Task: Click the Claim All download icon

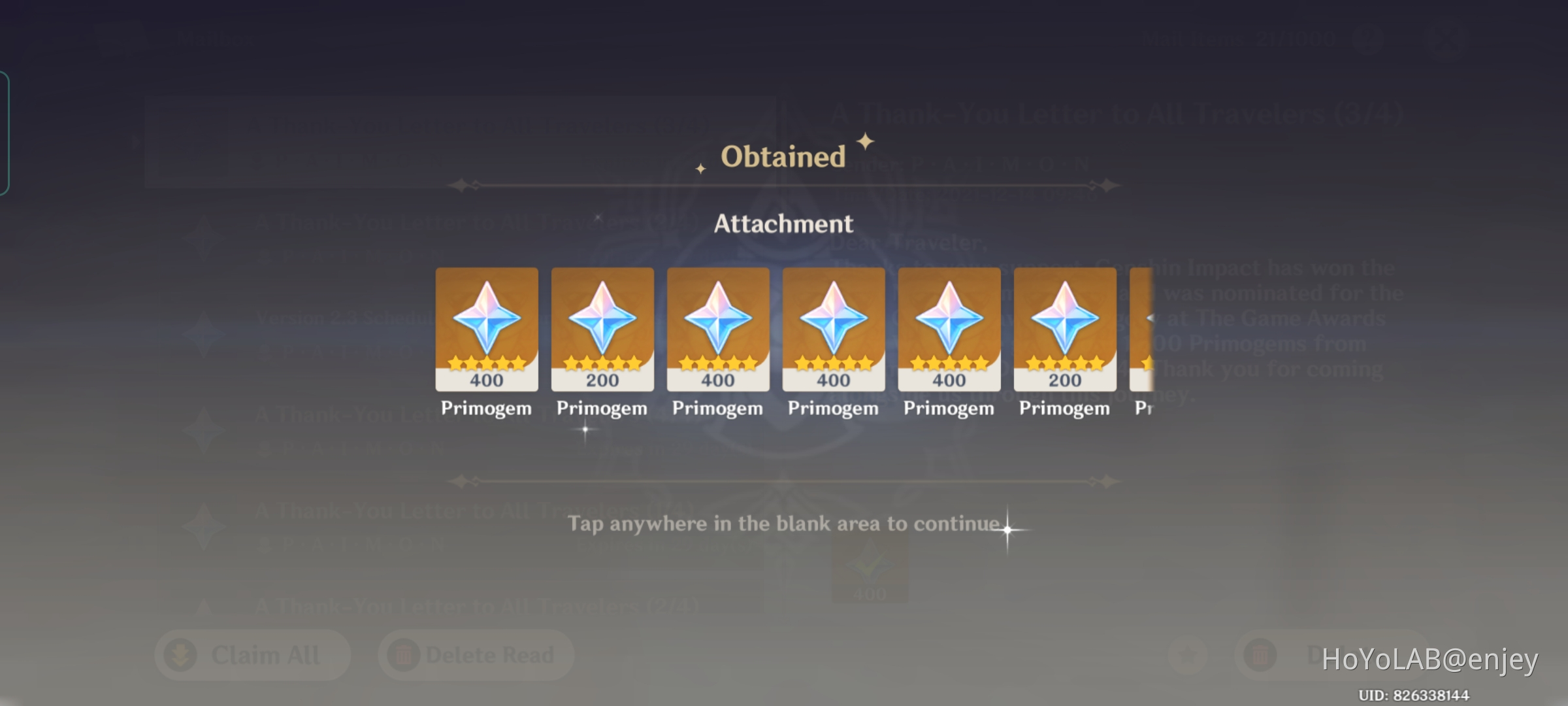Action: [x=181, y=654]
